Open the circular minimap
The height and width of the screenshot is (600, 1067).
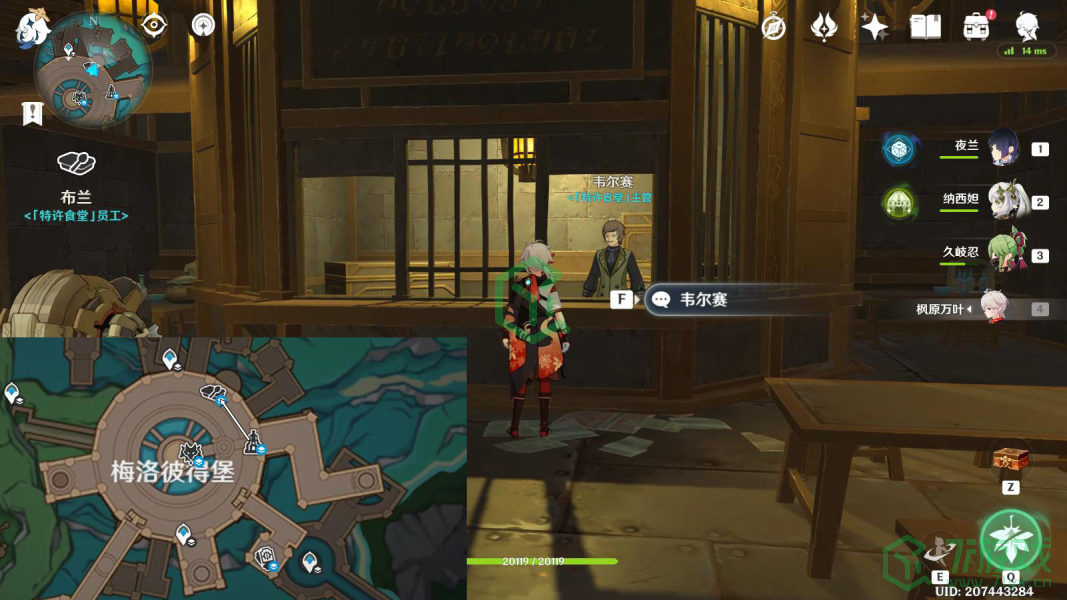pyautogui.click(x=92, y=71)
